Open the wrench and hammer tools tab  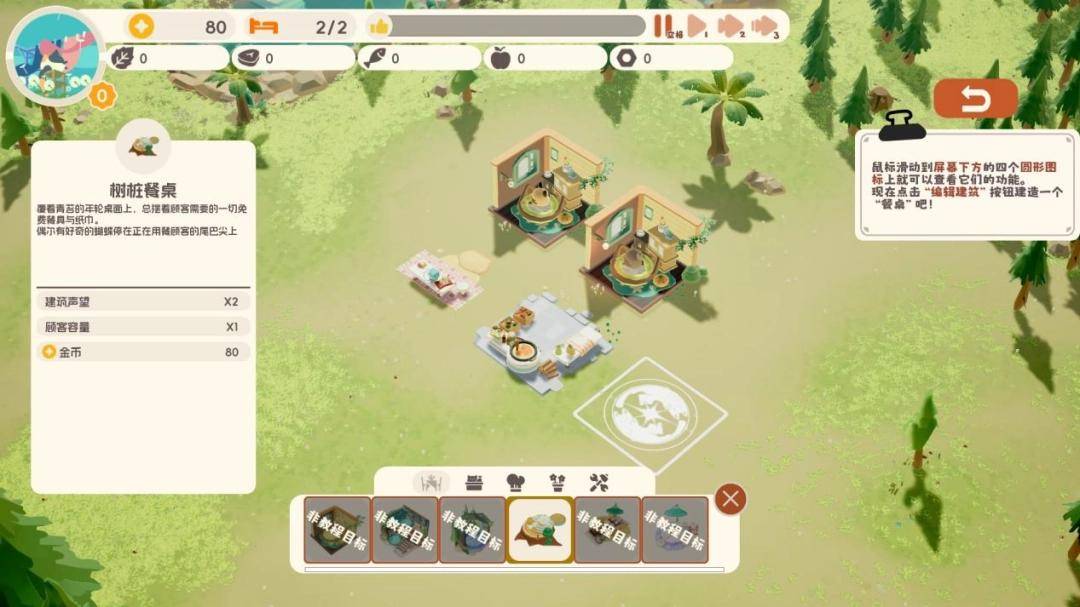tap(599, 483)
